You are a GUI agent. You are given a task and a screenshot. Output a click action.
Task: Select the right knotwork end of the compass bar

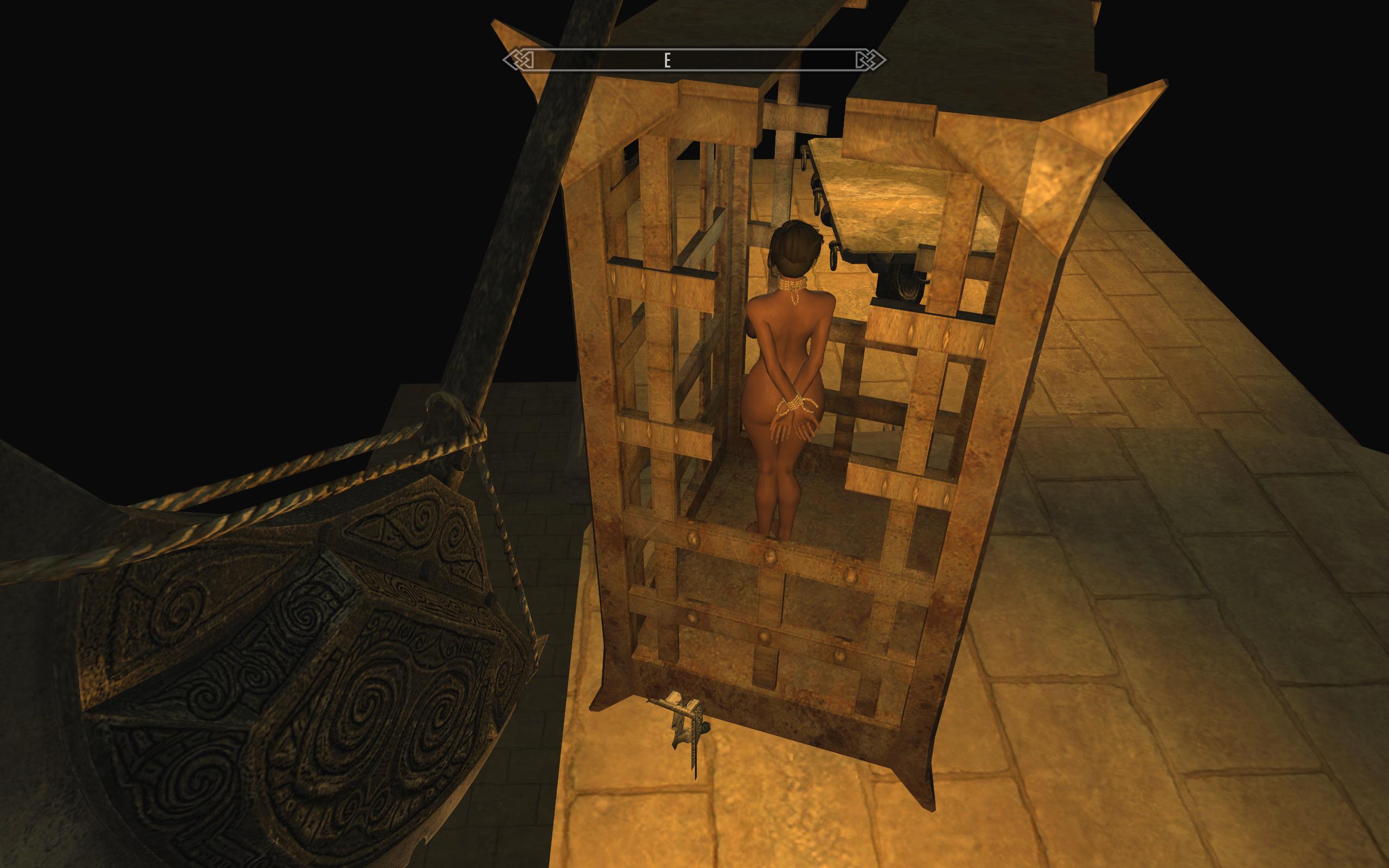pos(868,58)
